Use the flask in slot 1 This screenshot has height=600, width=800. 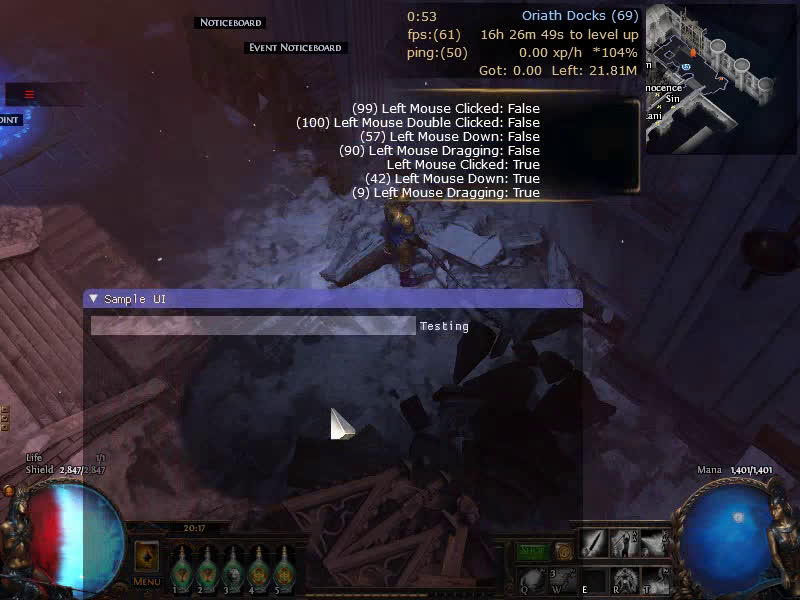181,570
